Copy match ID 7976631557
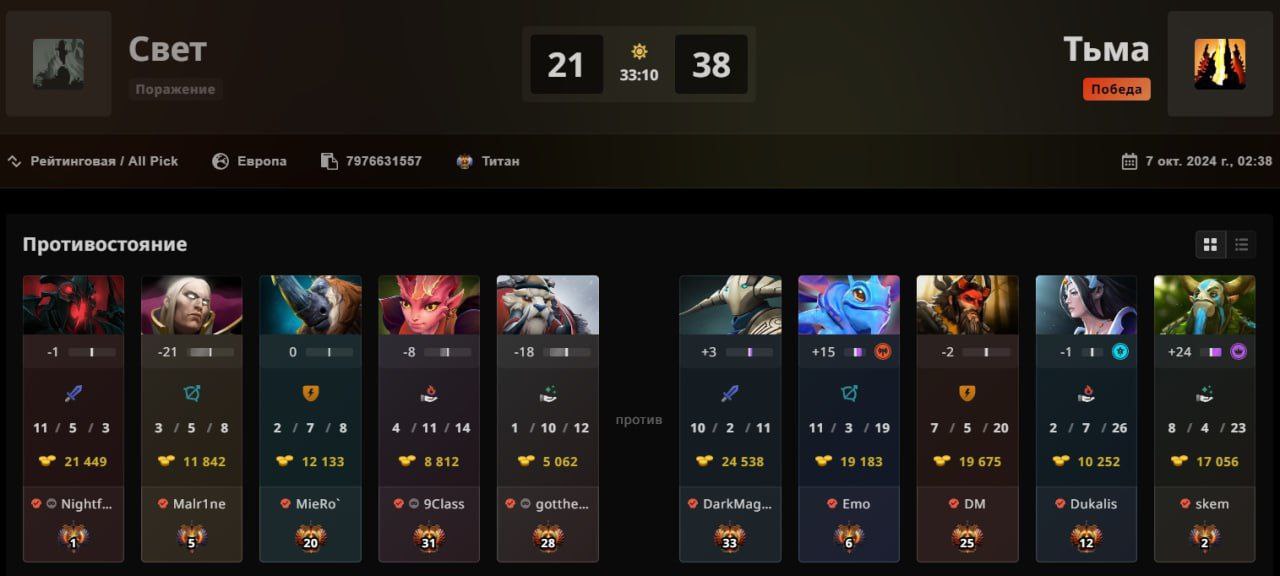Screen dimensions: 1280x576 click(x=330, y=161)
